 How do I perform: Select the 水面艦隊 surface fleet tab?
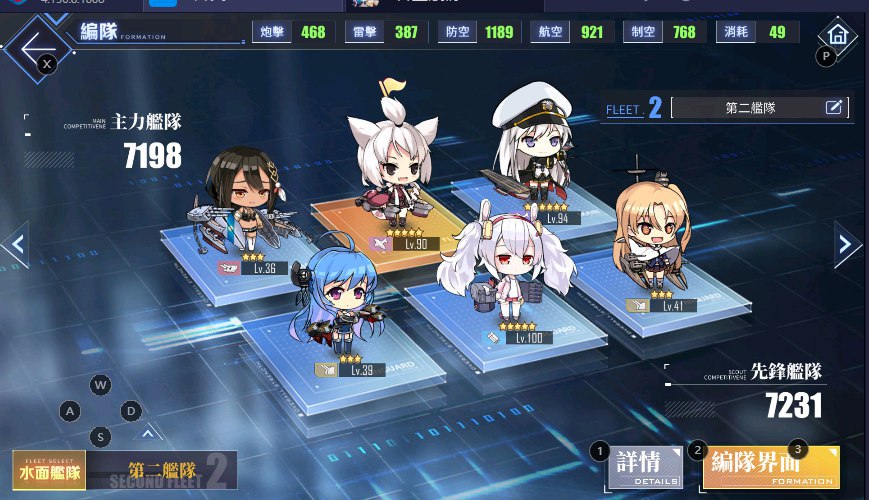(x=50, y=468)
